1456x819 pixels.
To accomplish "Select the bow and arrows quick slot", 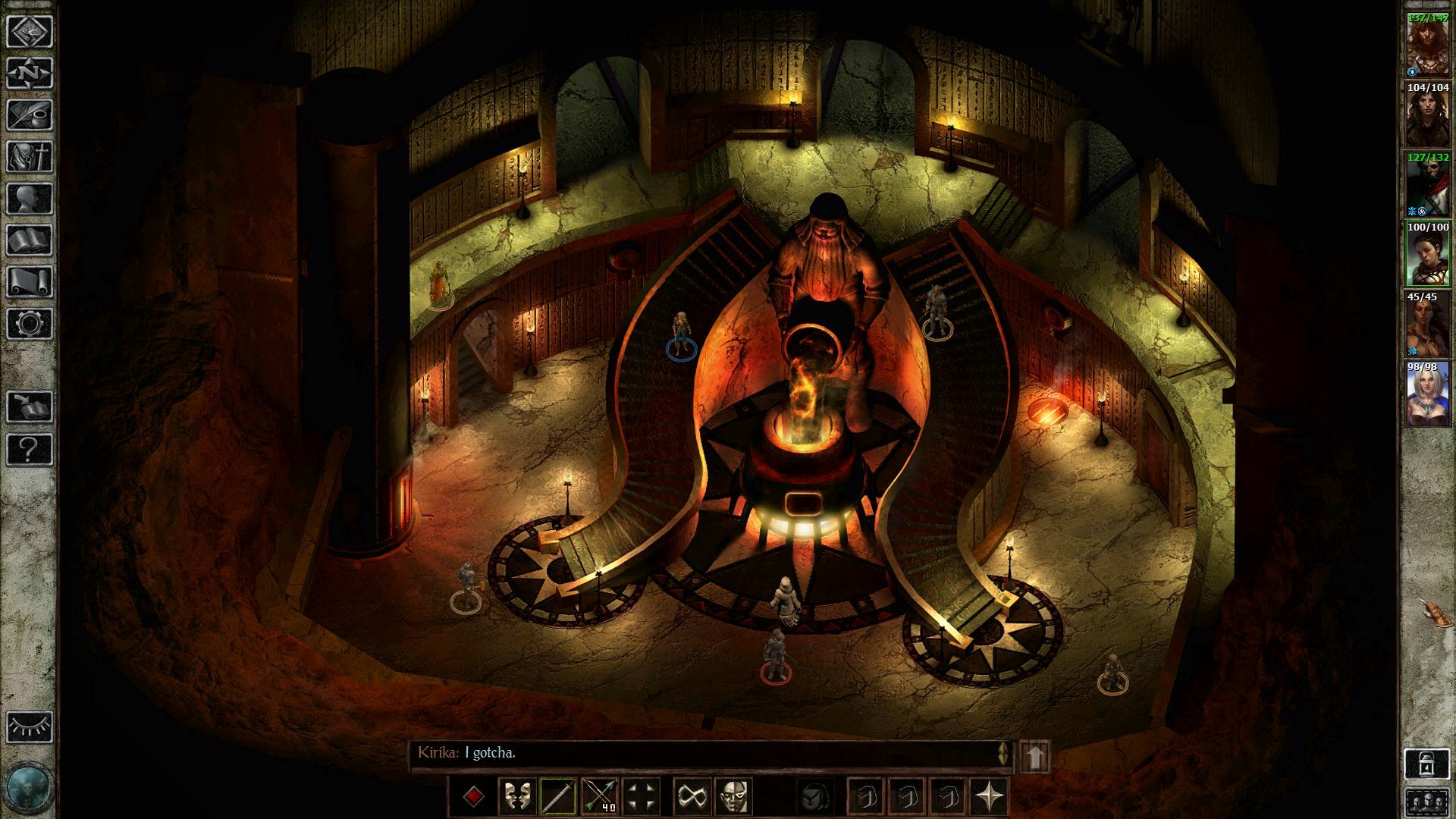I will (x=599, y=796).
